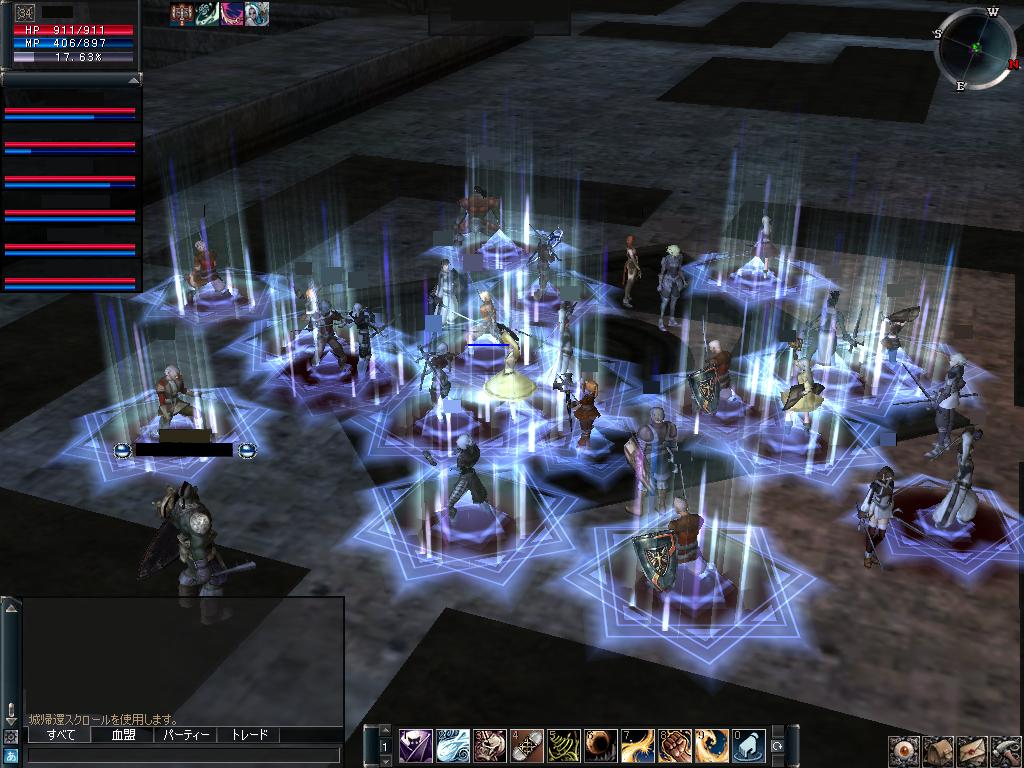1024x768 pixels.
Task: Cast the skull skill in slot 3
Action: click(x=490, y=747)
